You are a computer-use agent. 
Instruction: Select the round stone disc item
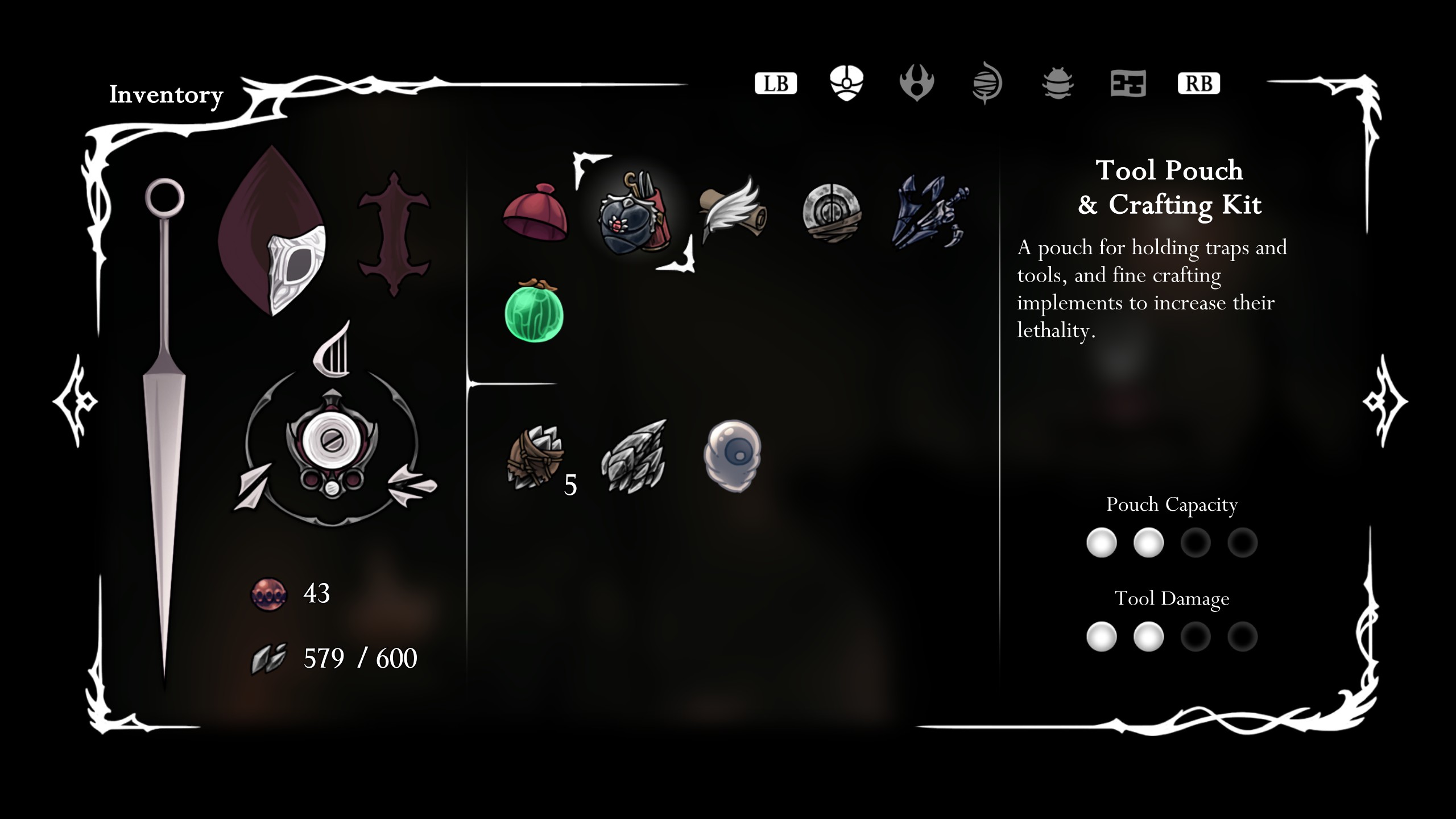832,213
